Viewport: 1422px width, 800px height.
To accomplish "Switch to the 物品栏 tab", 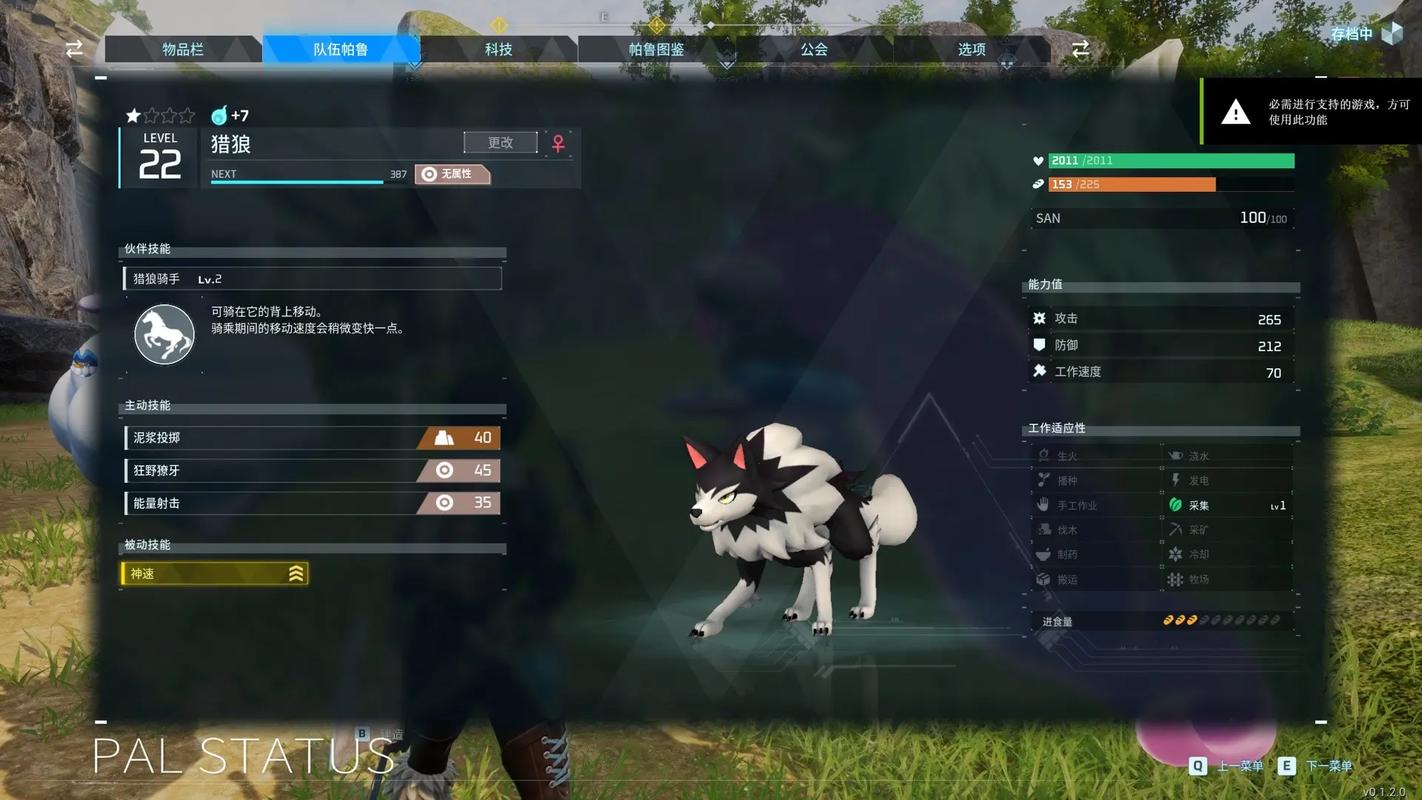I will click(183, 49).
